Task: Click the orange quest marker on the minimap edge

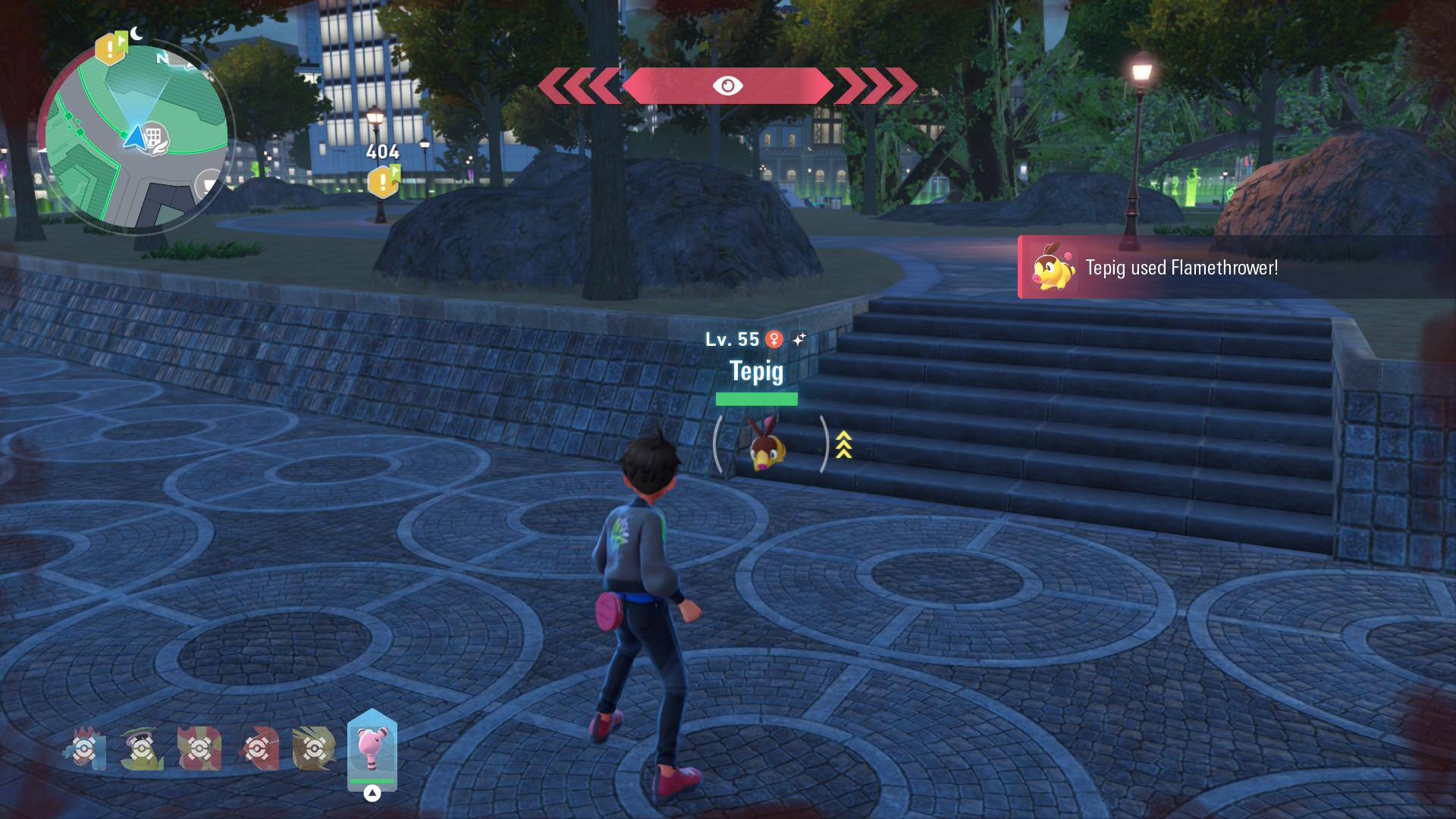Action: 110,49
